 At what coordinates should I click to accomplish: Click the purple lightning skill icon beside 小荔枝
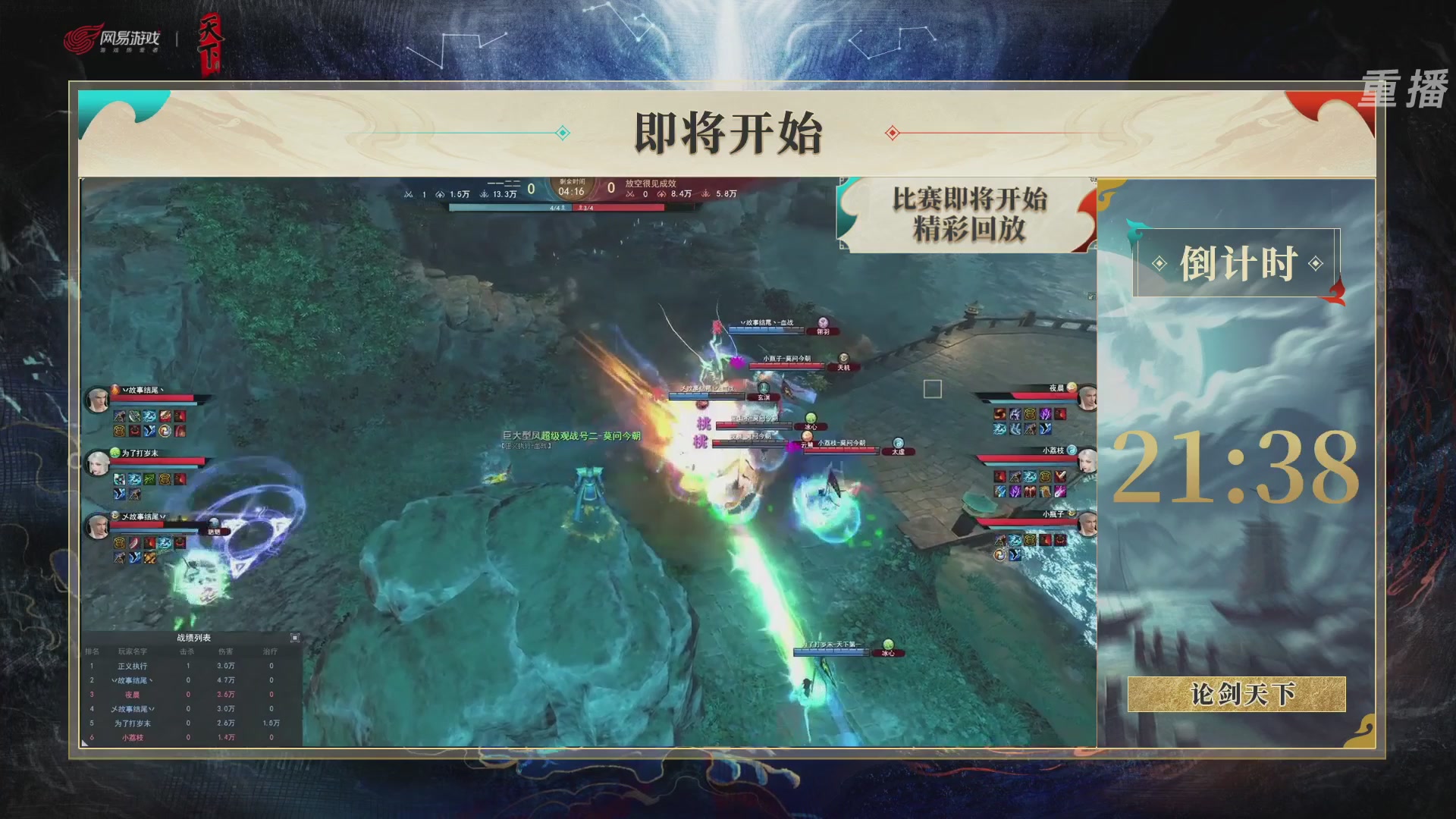1014,491
